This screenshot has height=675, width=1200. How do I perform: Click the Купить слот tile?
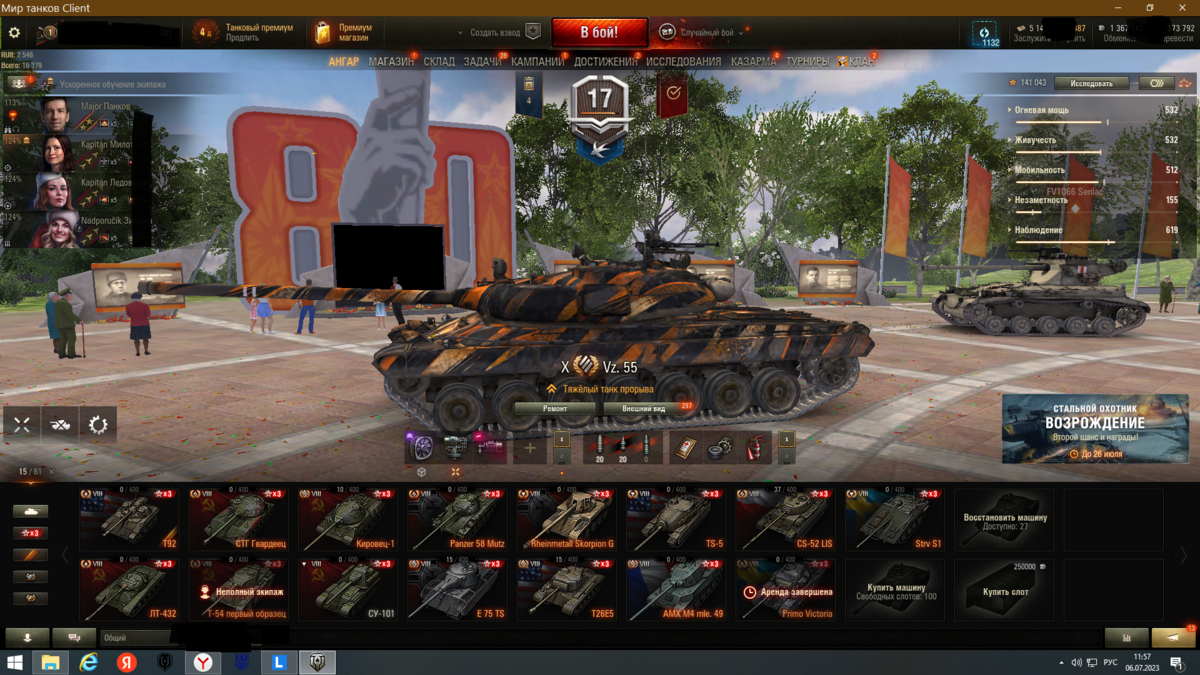pos(1004,590)
